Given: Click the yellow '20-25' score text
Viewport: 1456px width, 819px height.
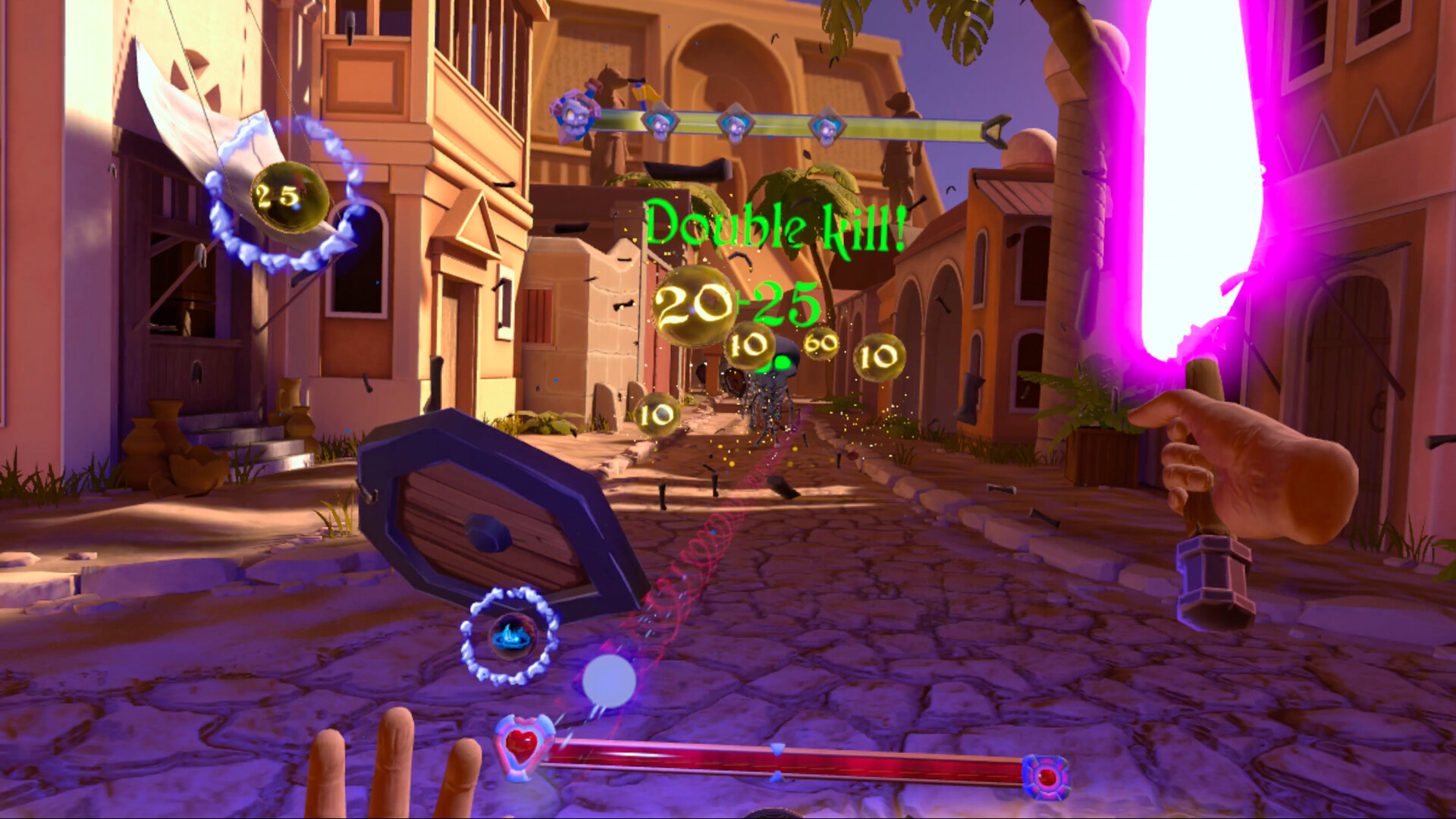Looking at the screenshot, I should coord(737,305).
